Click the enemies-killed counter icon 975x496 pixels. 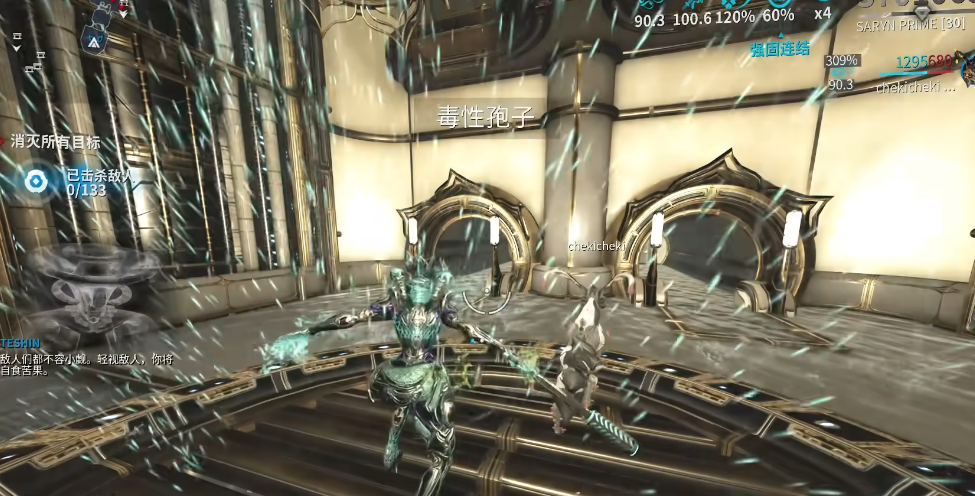point(37,181)
